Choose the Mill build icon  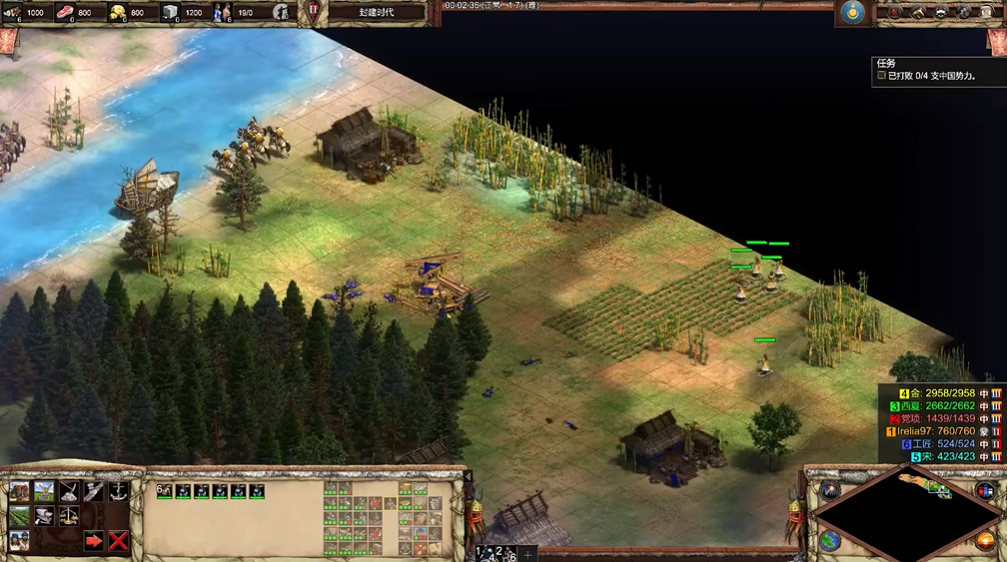tap(44, 491)
